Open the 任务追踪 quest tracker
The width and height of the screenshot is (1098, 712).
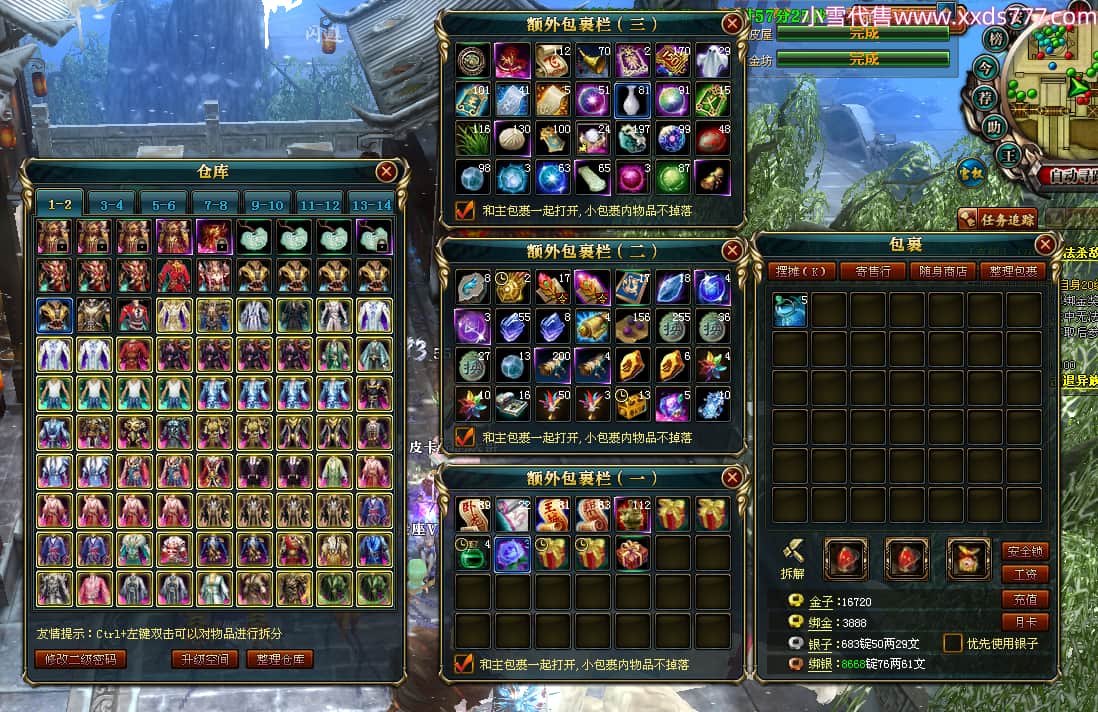click(x=996, y=219)
